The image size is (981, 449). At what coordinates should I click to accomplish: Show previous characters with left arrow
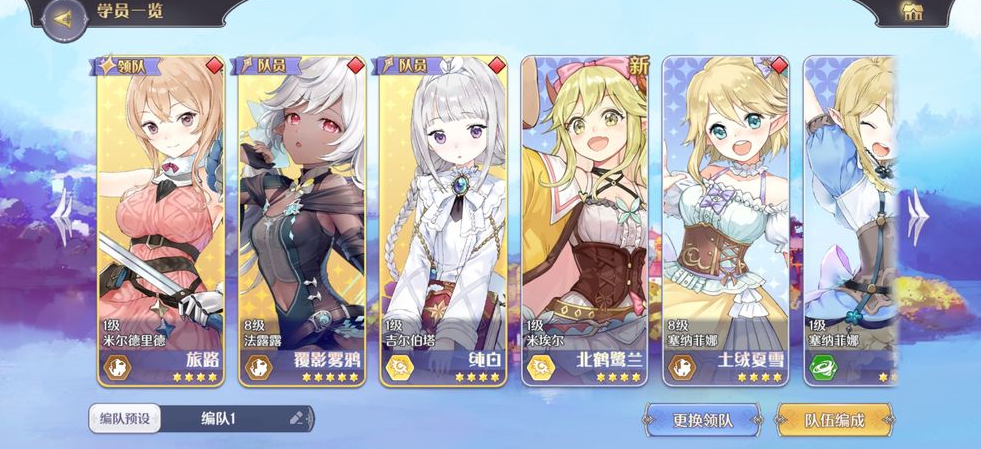62,214
